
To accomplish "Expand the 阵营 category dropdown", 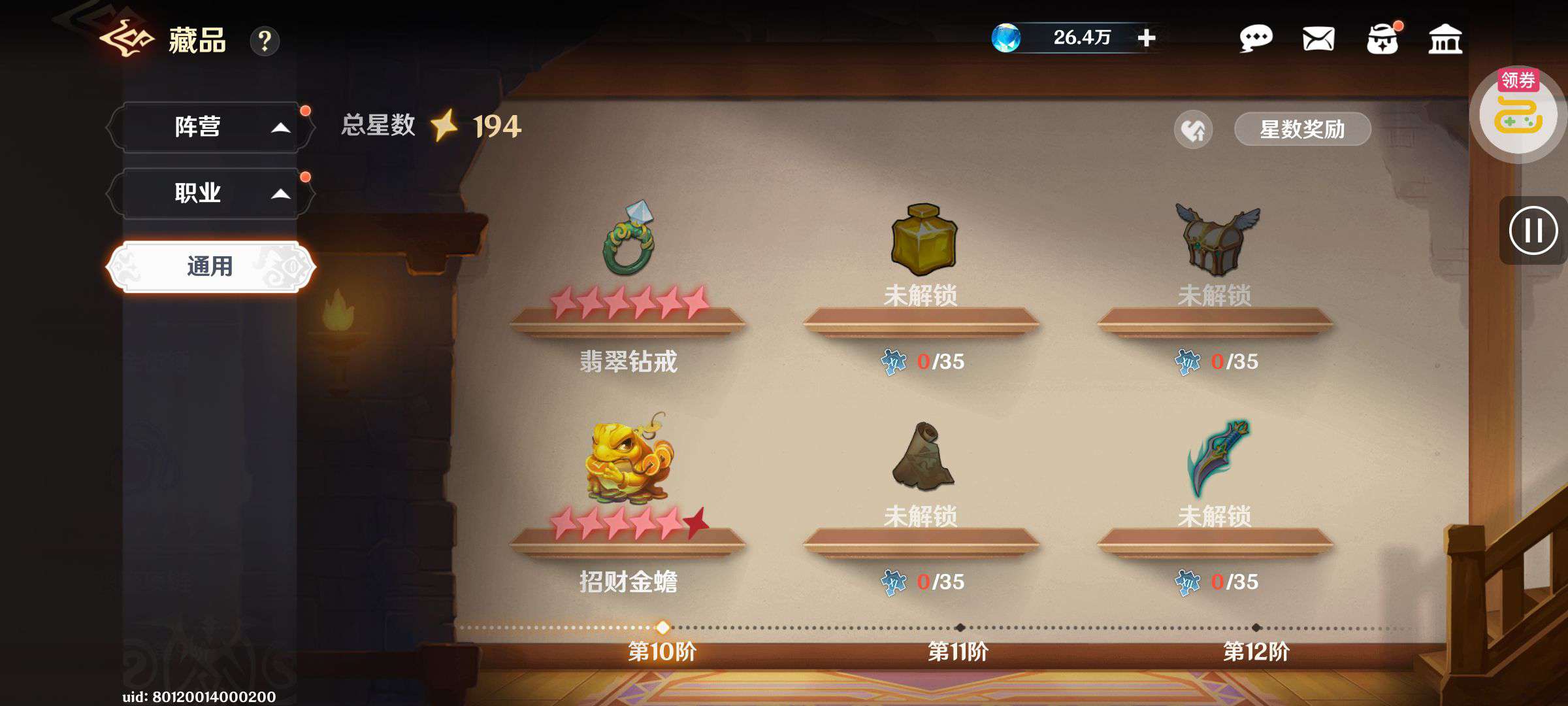I will pyautogui.click(x=209, y=127).
